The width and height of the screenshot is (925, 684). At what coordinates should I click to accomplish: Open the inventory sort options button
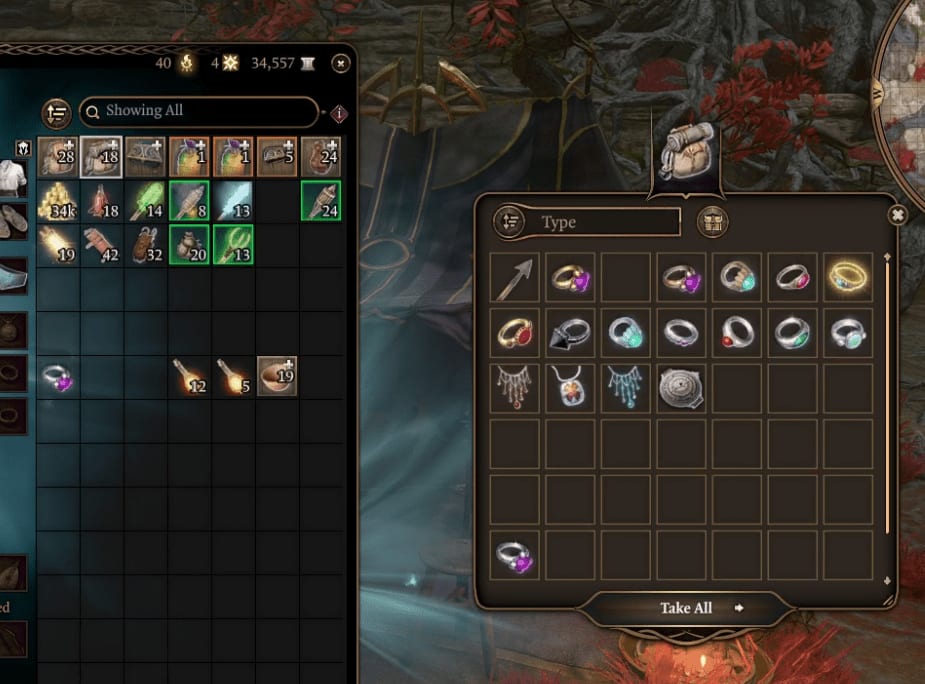point(56,113)
